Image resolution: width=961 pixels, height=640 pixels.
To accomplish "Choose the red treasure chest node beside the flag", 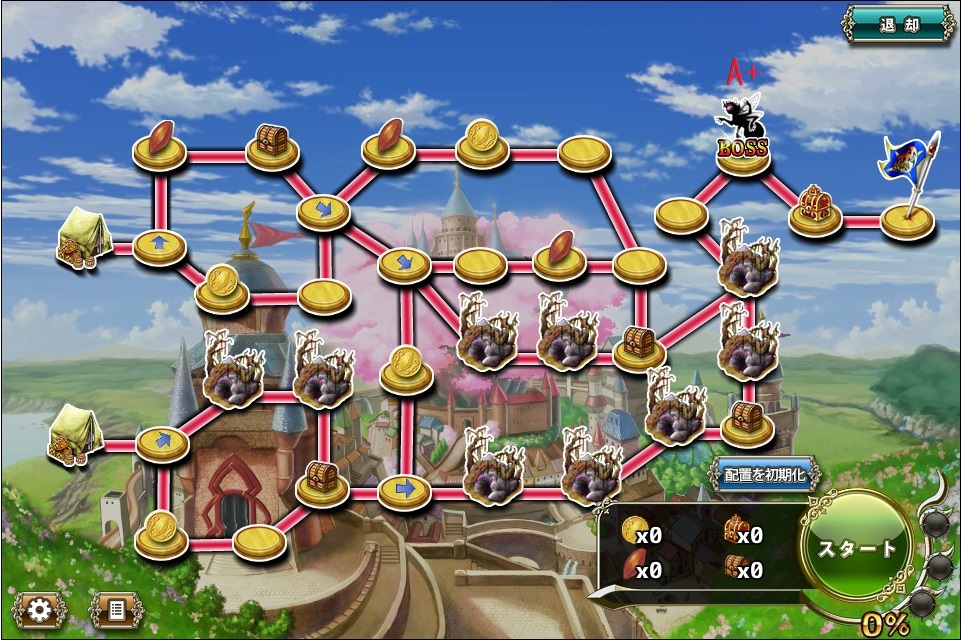I will [x=815, y=208].
